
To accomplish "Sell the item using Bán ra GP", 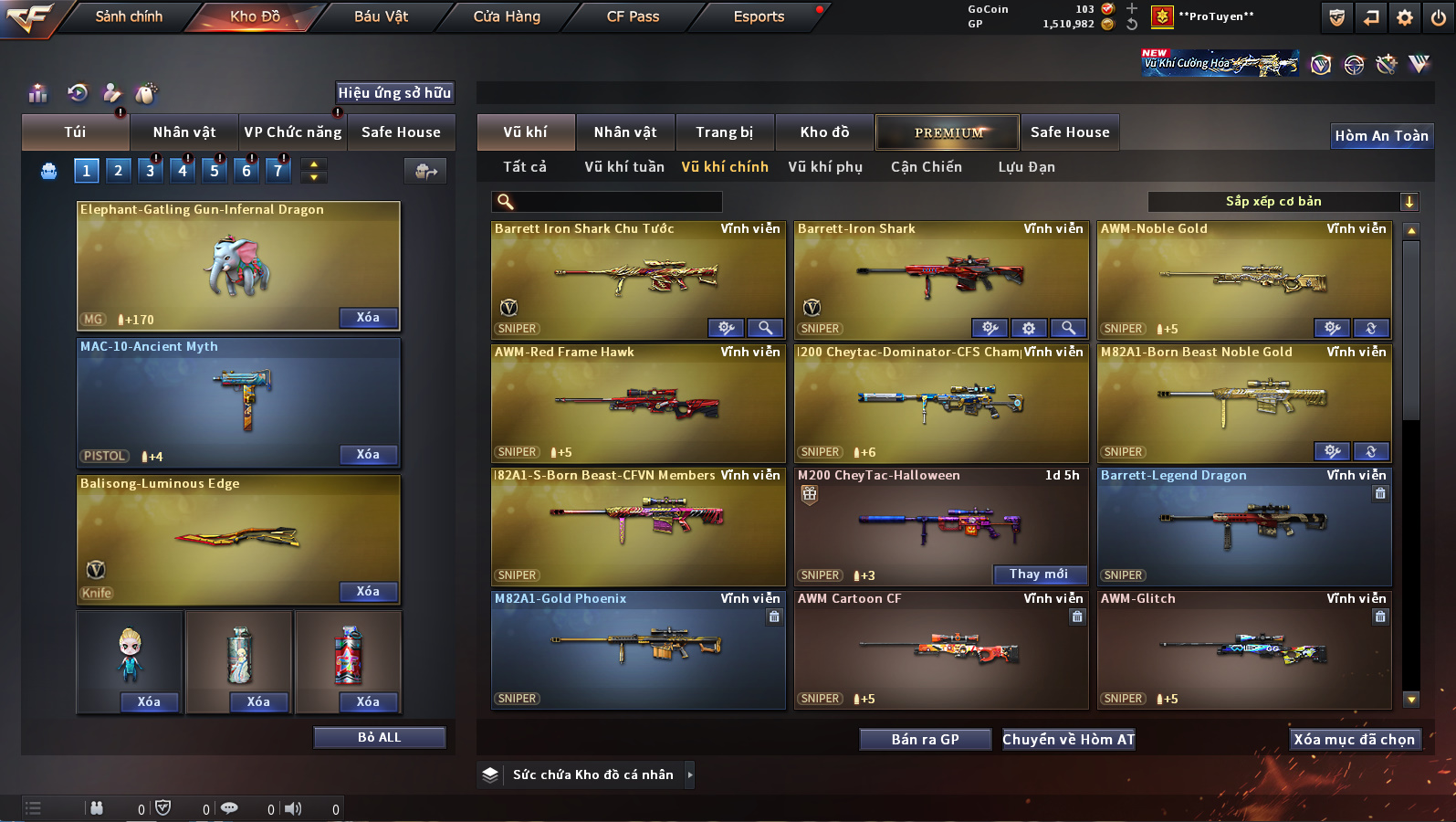I will point(925,740).
